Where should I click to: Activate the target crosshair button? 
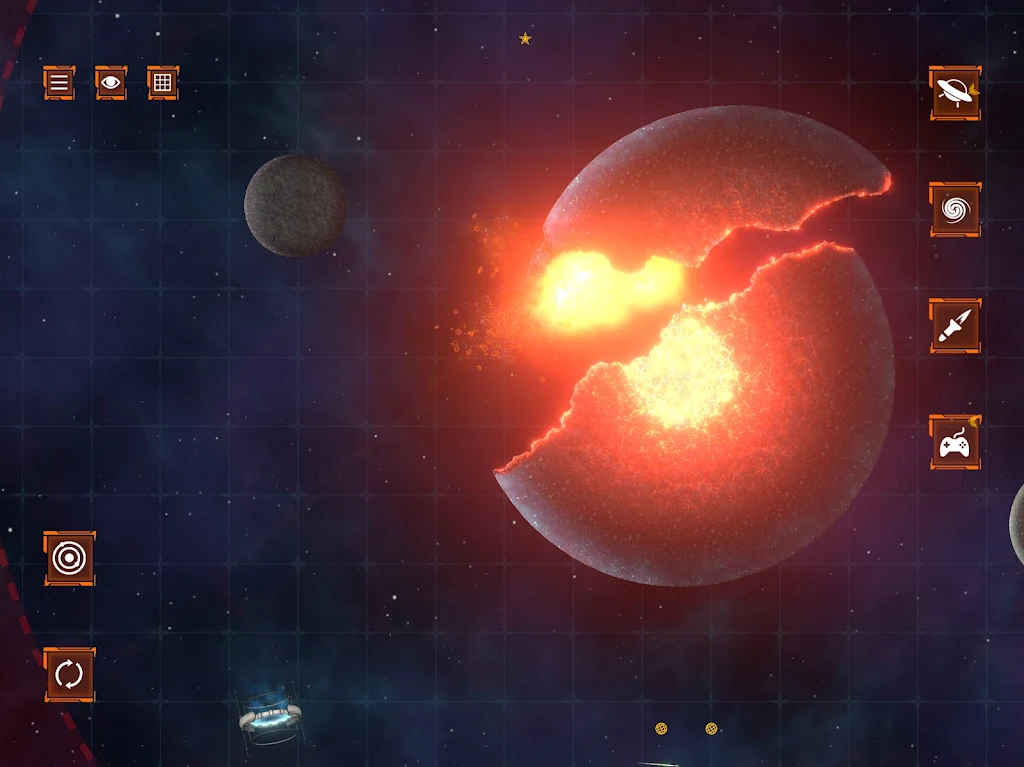(69, 558)
